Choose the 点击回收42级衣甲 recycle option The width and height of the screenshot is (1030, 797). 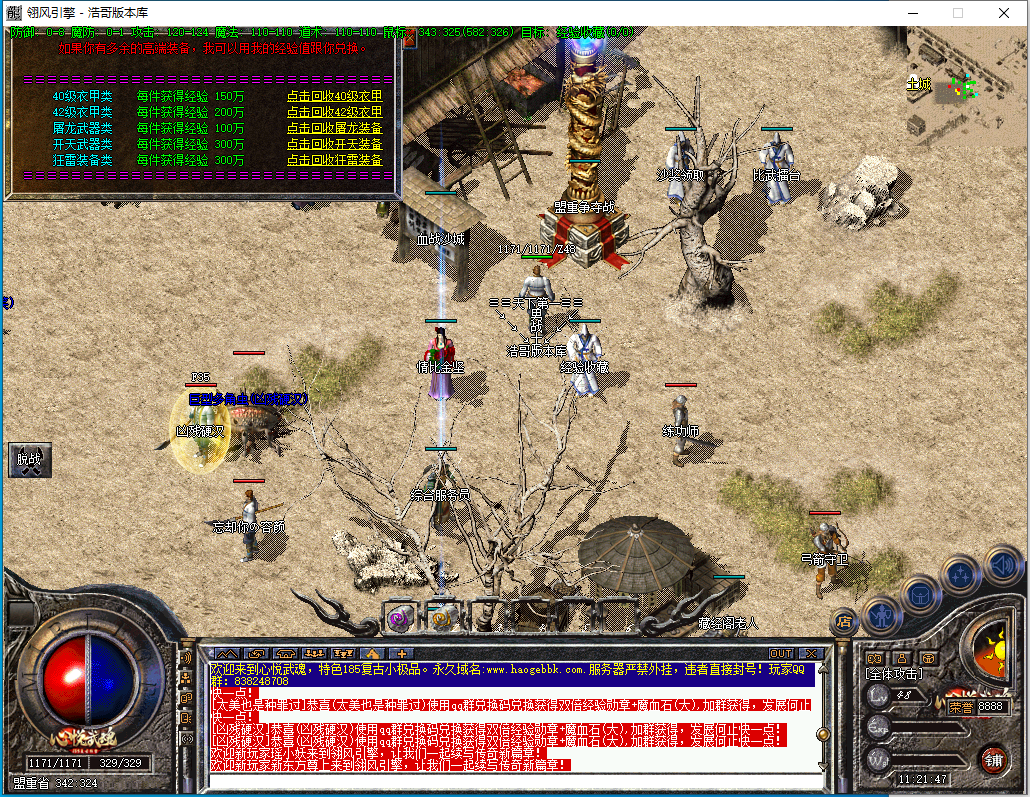(334, 112)
